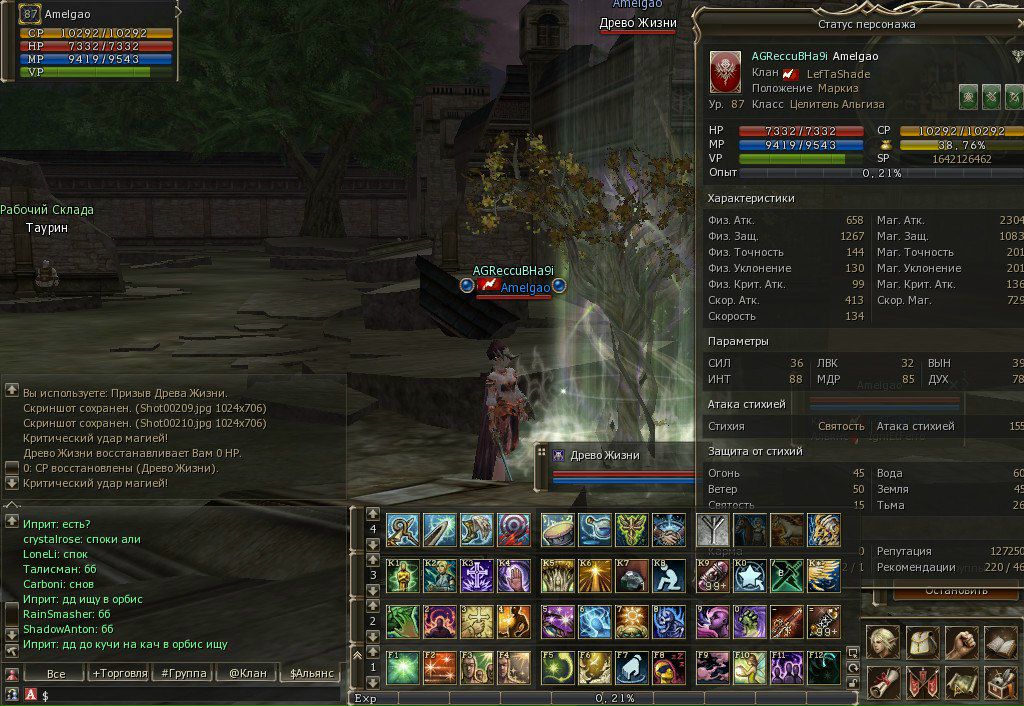Switch to the $Альянс chat tab

tap(311, 673)
